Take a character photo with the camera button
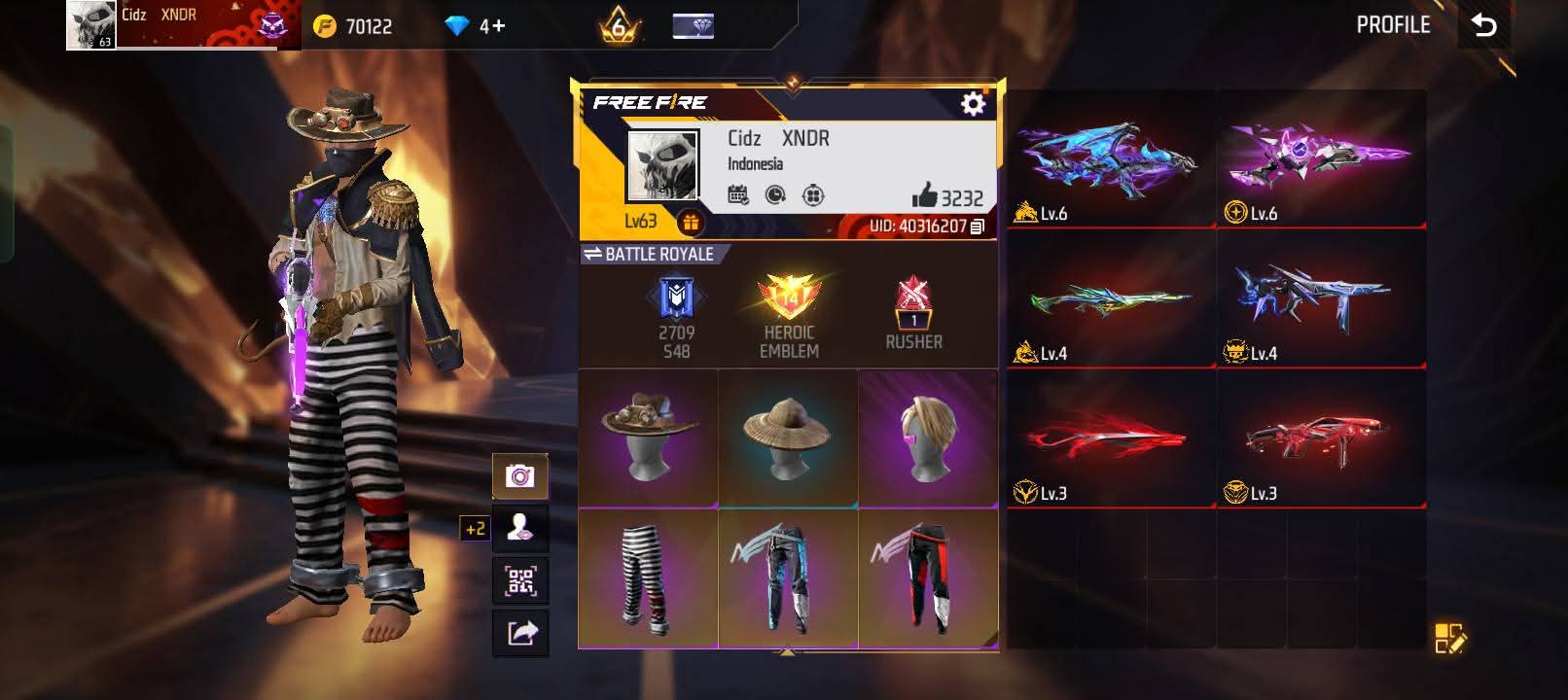 (x=520, y=476)
